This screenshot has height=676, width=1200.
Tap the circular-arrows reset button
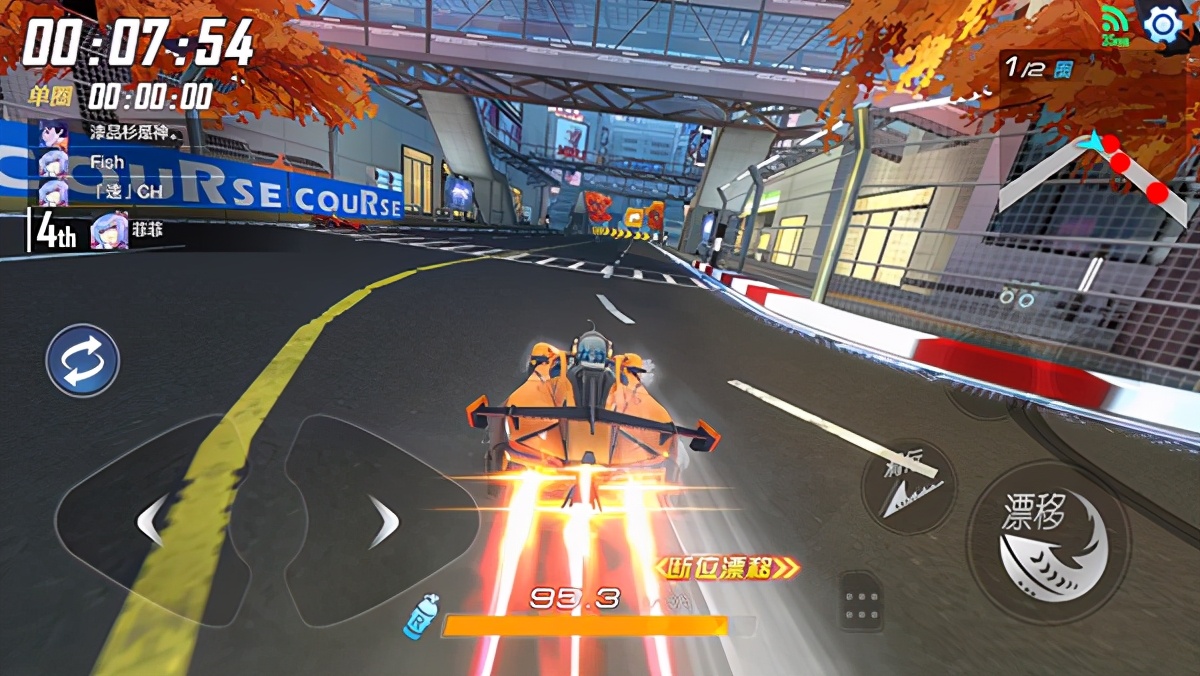(x=83, y=360)
